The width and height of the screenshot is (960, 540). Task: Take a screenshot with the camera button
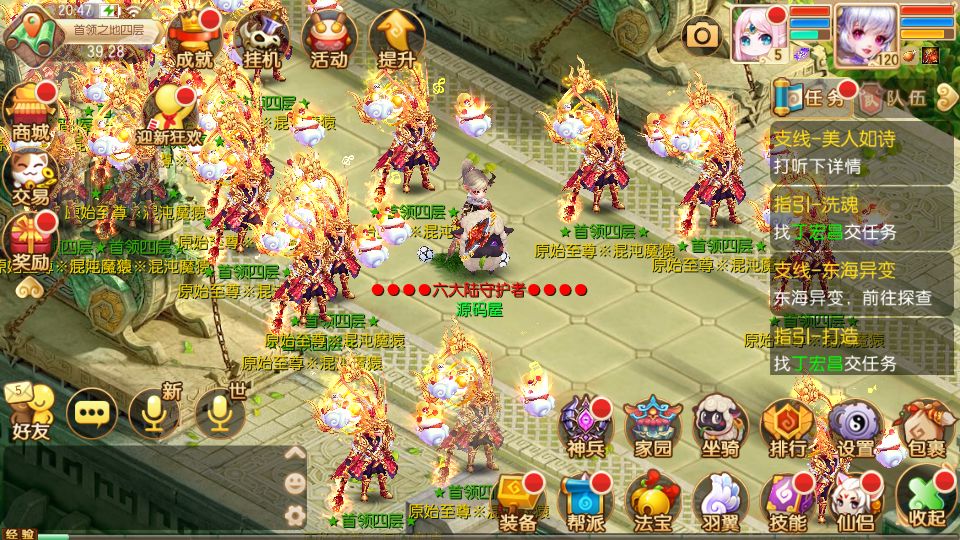coord(703,37)
